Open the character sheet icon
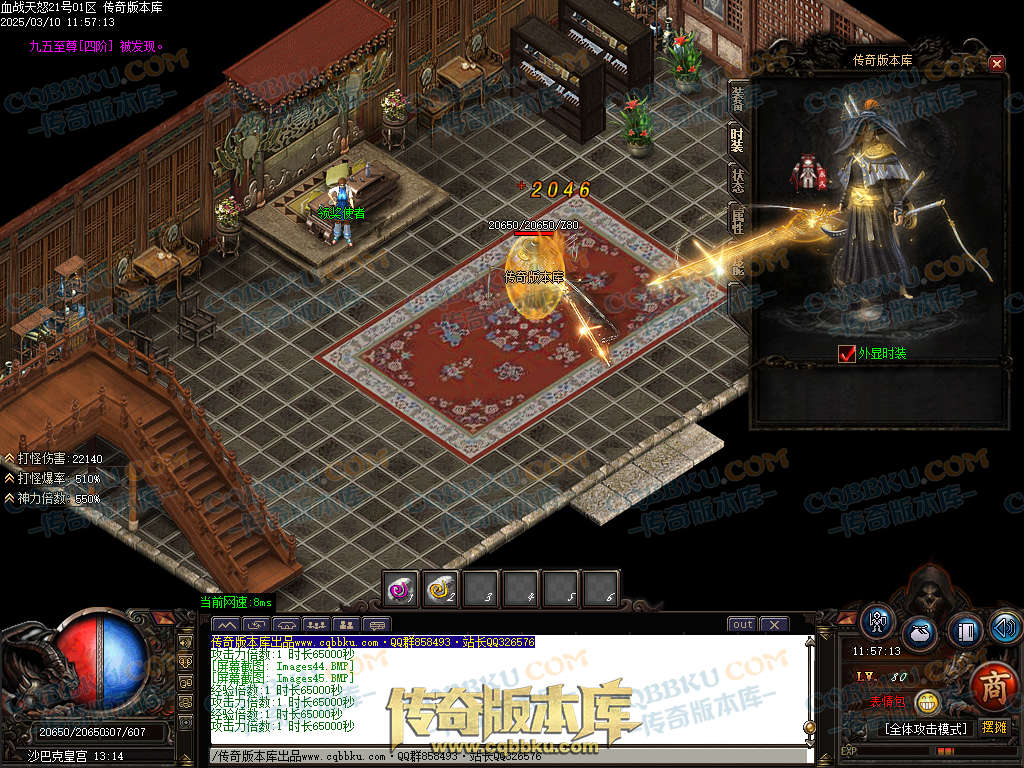Viewport: 1024px width, 768px height. coord(877,623)
